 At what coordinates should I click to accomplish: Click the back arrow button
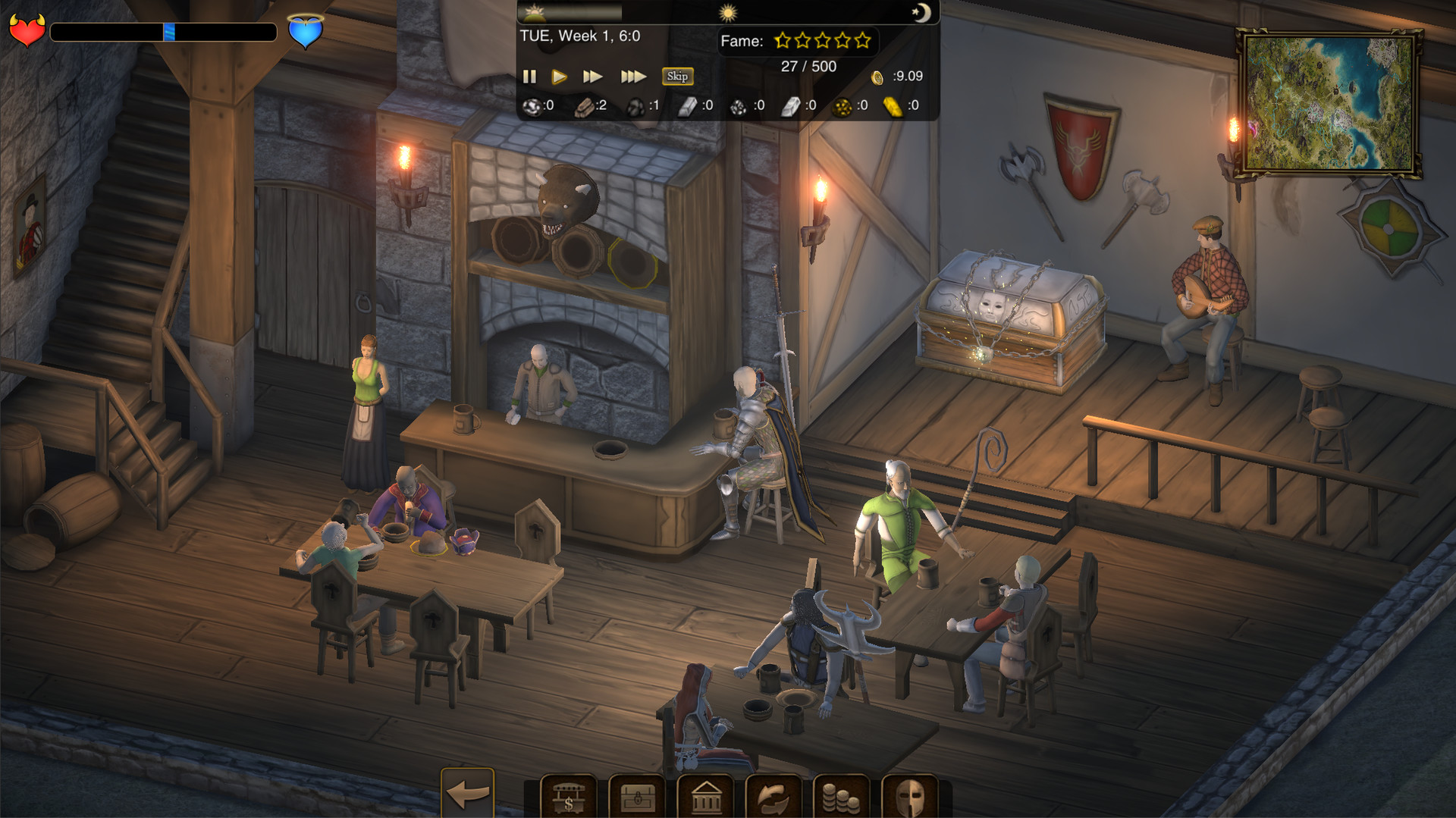(x=467, y=793)
